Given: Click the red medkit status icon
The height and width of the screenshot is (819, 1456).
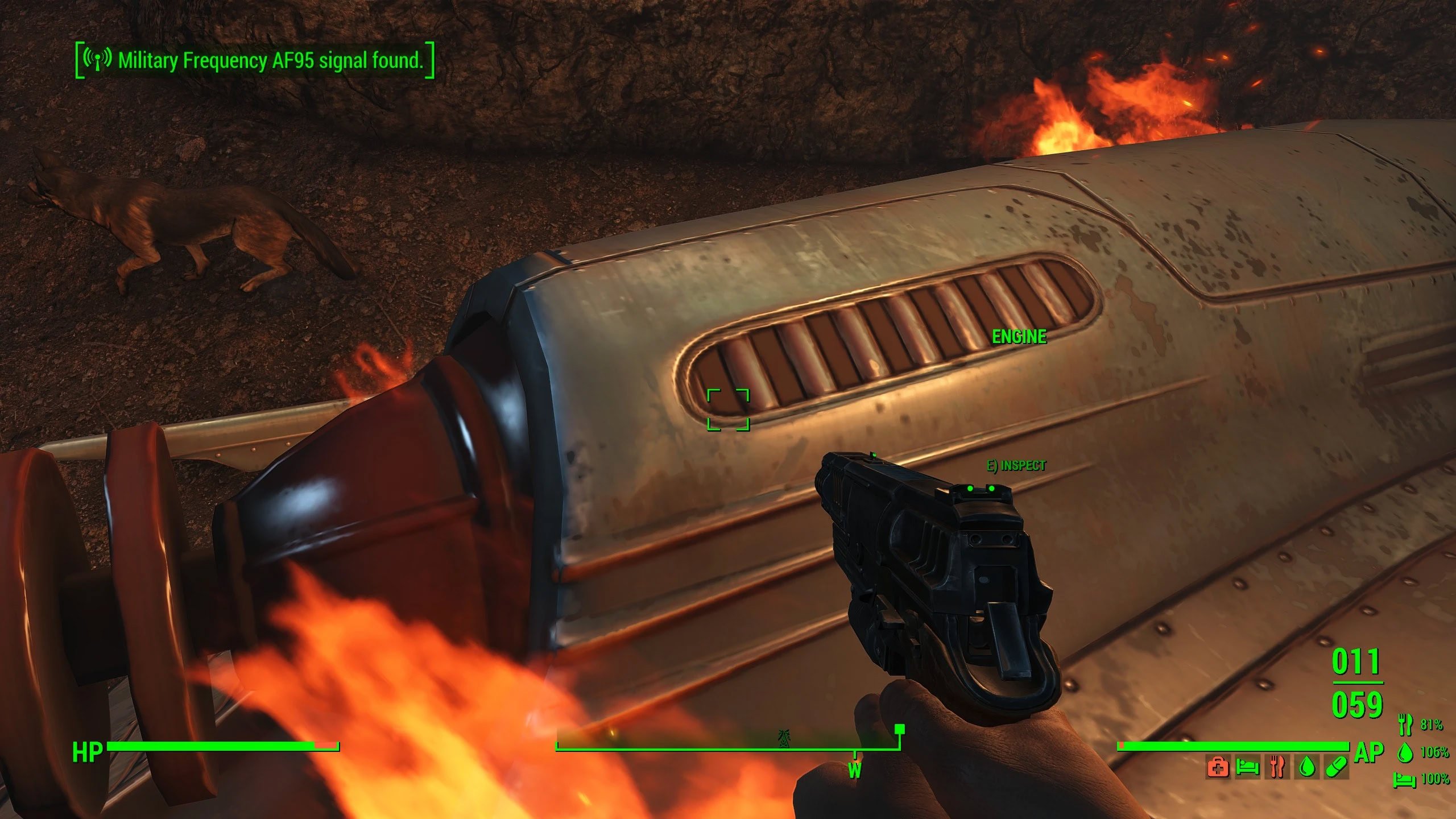Looking at the screenshot, I should 1217,768.
